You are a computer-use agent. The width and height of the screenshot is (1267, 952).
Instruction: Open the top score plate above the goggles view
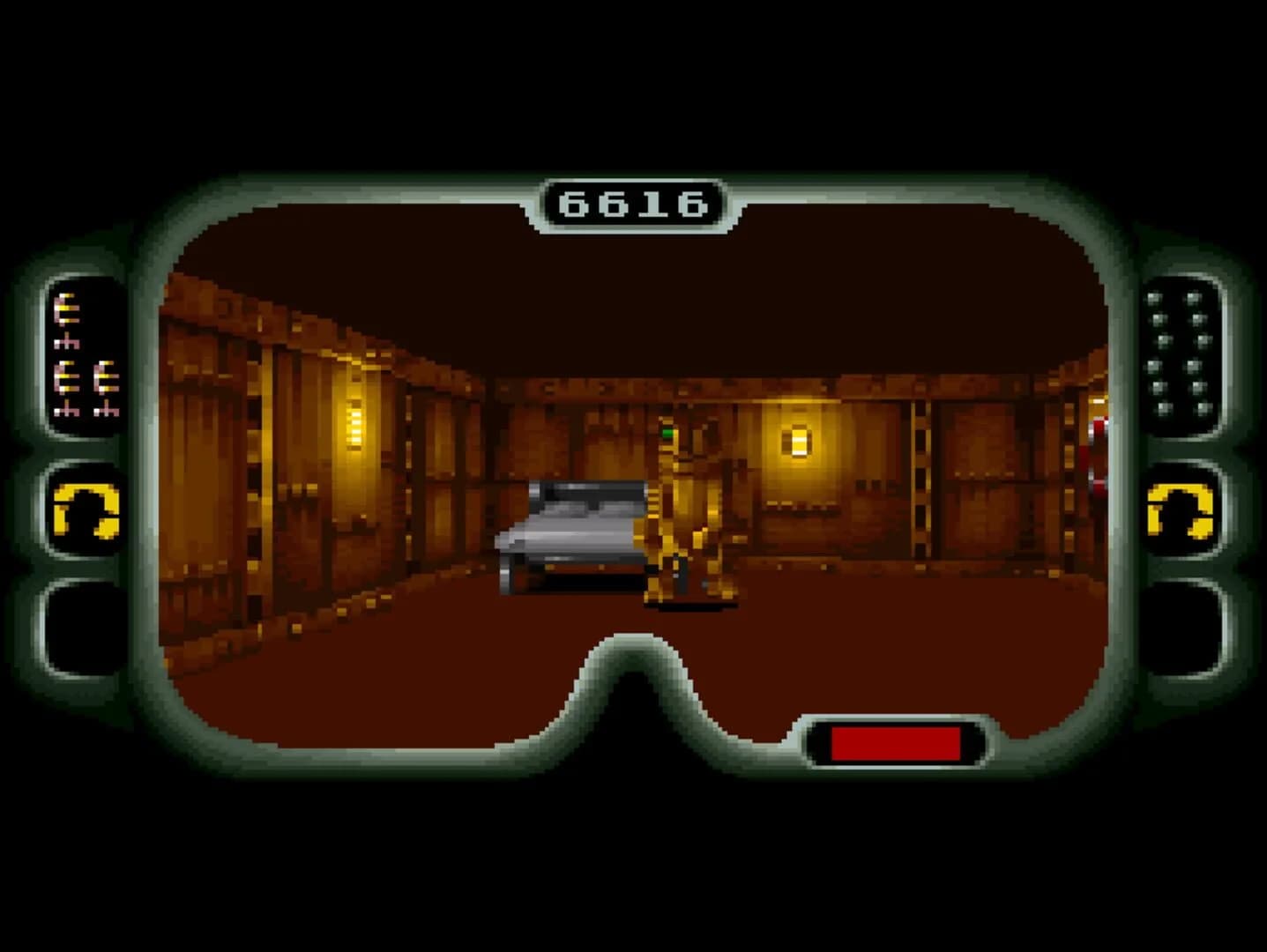click(x=633, y=201)
